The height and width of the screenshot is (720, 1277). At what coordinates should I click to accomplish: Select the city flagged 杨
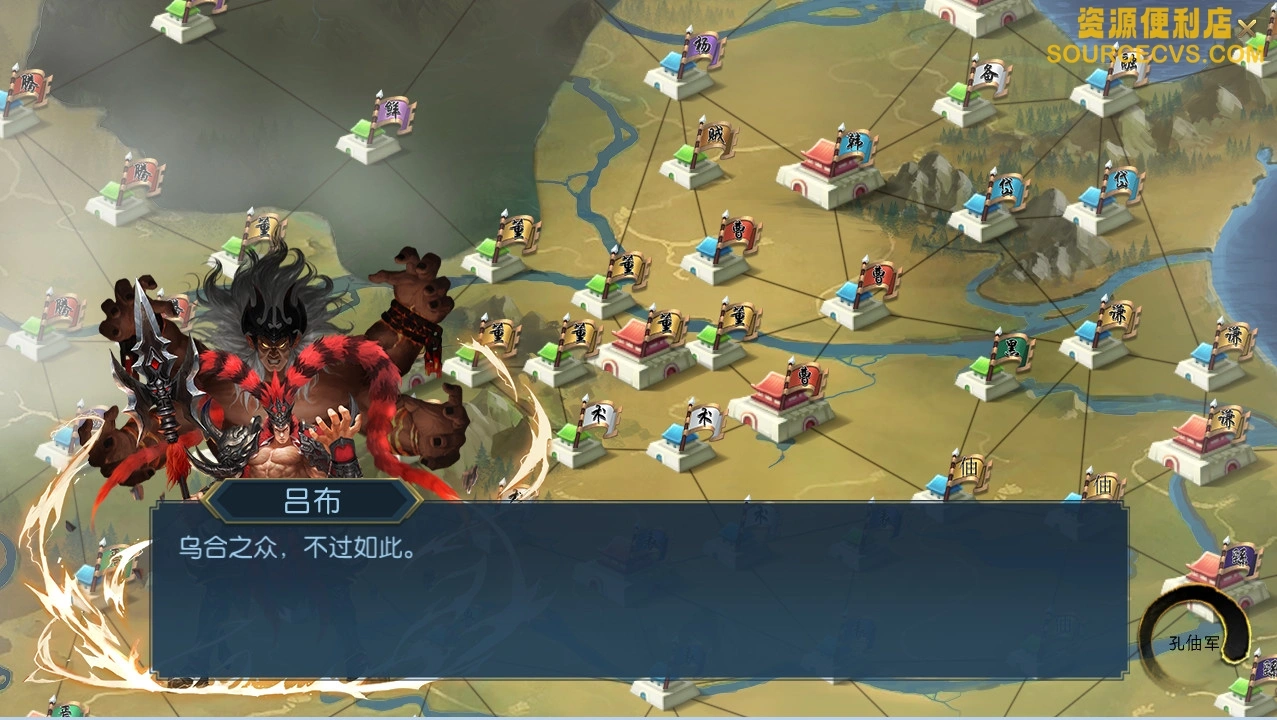(x=679, y=76)
